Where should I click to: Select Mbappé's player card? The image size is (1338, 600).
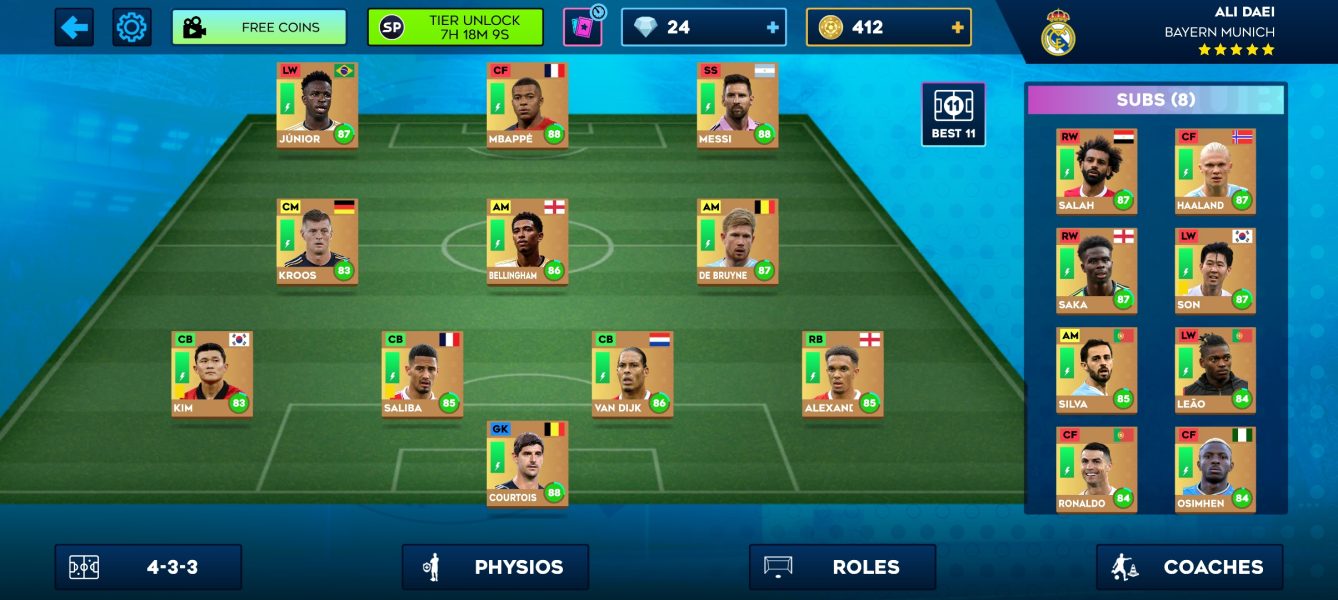click(x=527, y=105)
